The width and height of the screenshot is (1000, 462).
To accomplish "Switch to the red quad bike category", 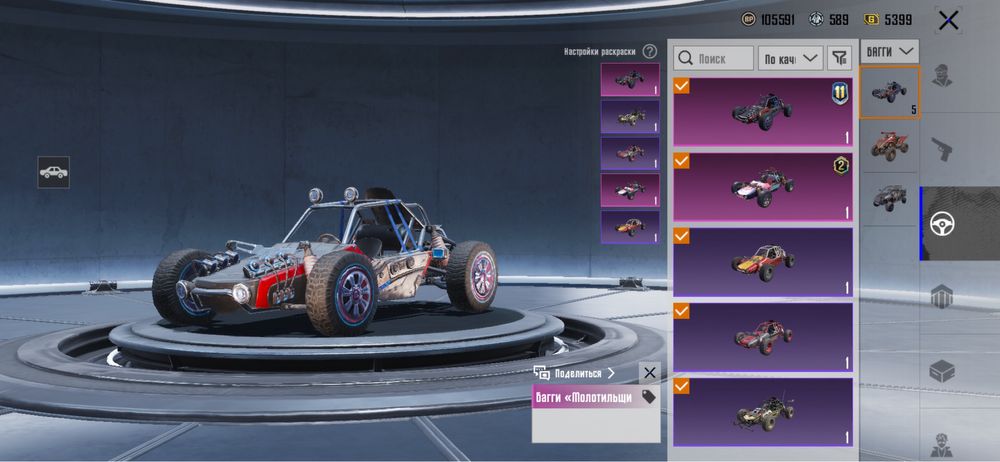I will (889, 146).
